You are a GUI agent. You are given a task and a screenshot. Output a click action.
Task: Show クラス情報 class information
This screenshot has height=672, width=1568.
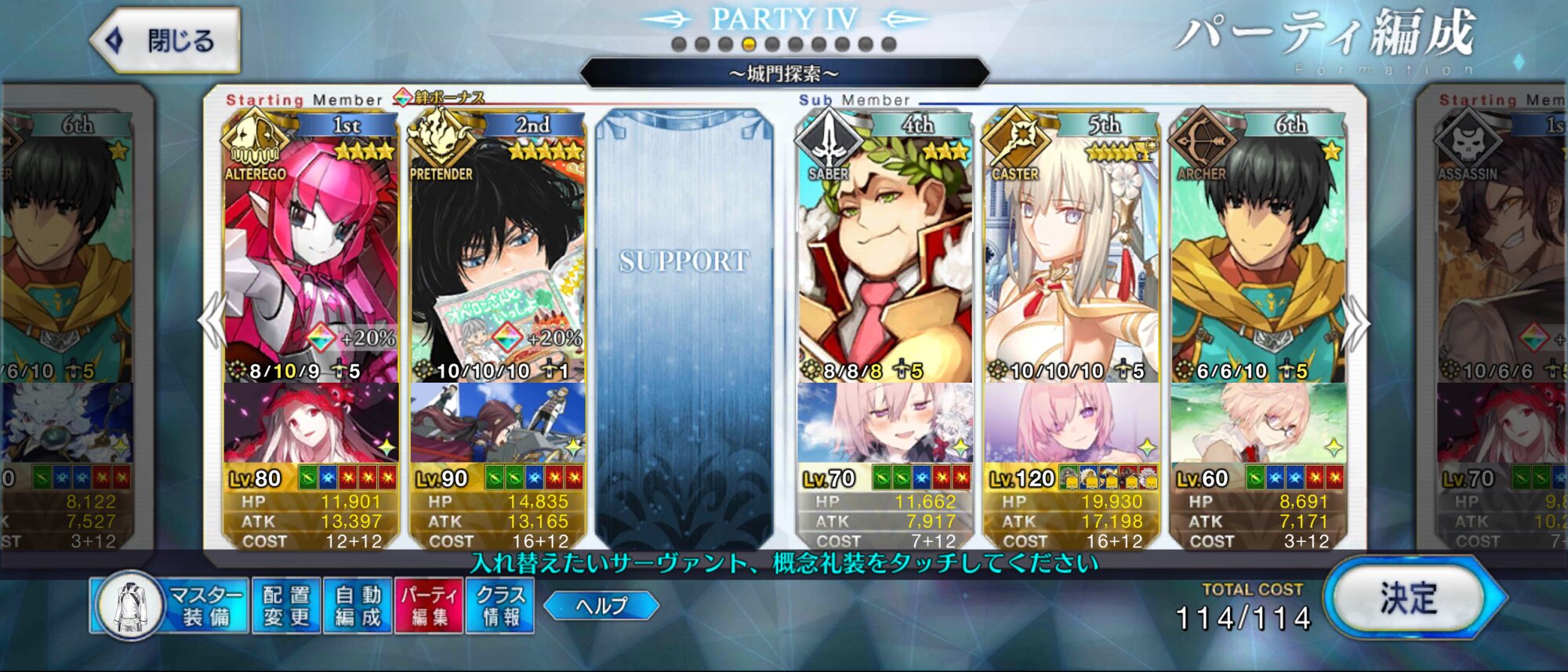(501, 606)
